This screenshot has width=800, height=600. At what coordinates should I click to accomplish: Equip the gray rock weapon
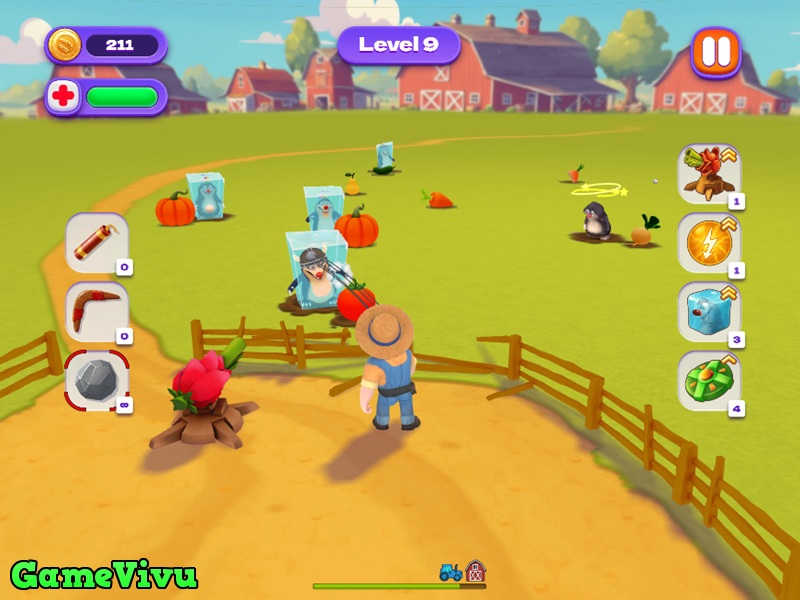[x=97, y=381]
